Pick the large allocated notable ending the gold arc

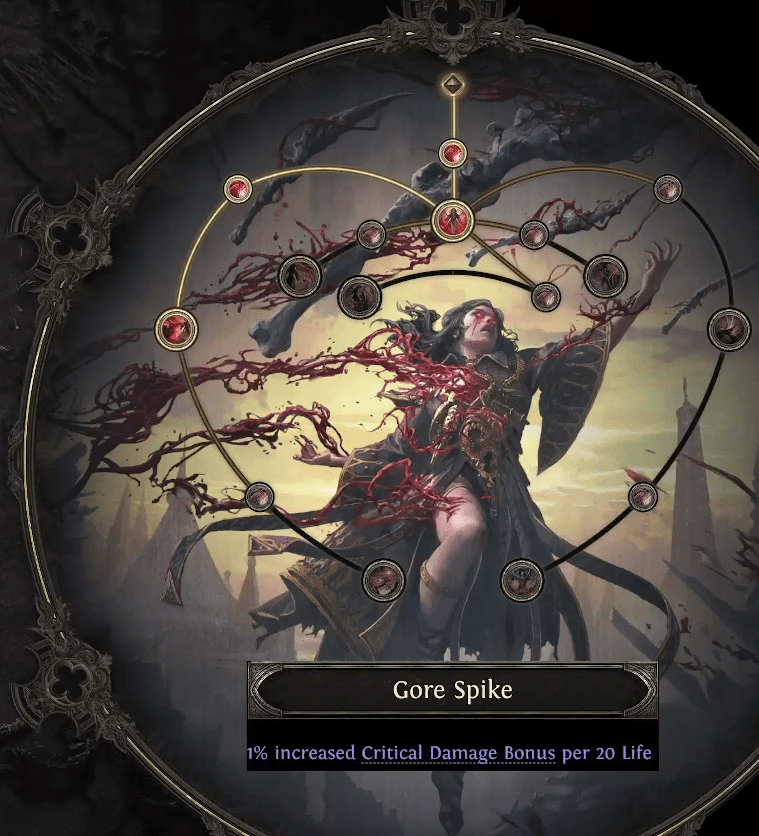[177, 326]
